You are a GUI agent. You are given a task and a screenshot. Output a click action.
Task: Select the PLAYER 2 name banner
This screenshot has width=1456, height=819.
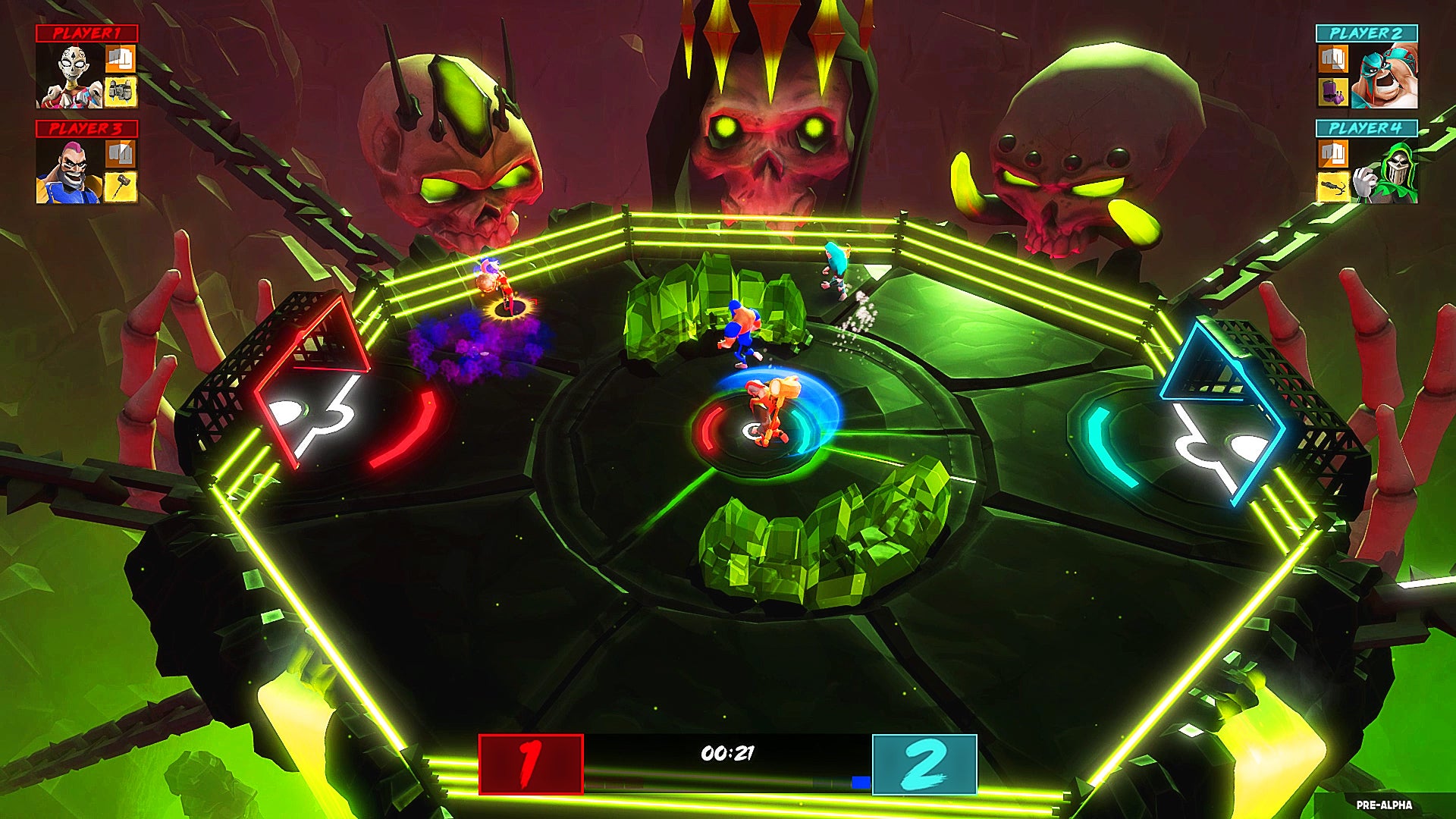pos(1367,33)
